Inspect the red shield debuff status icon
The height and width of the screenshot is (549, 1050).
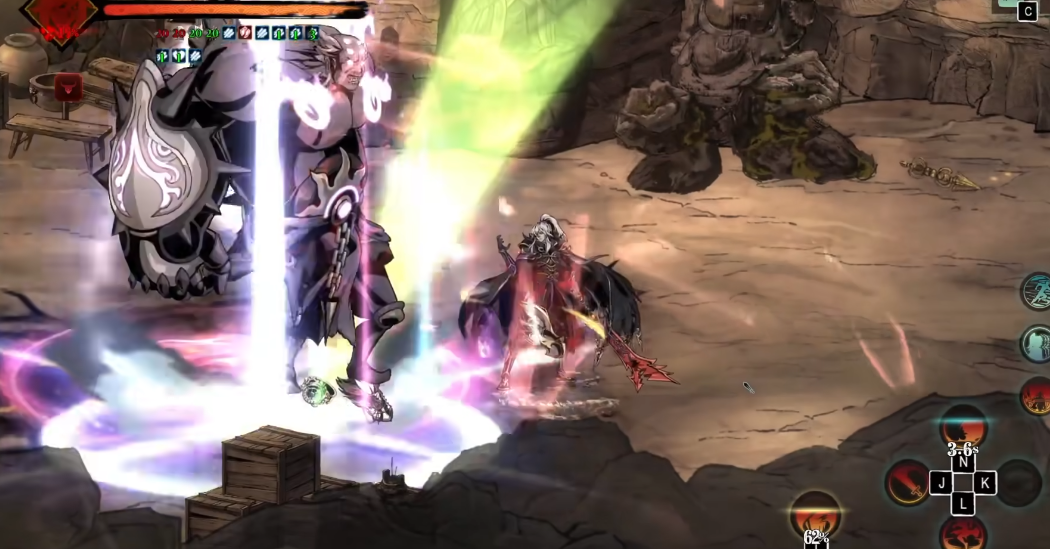[x=245, y=33]
